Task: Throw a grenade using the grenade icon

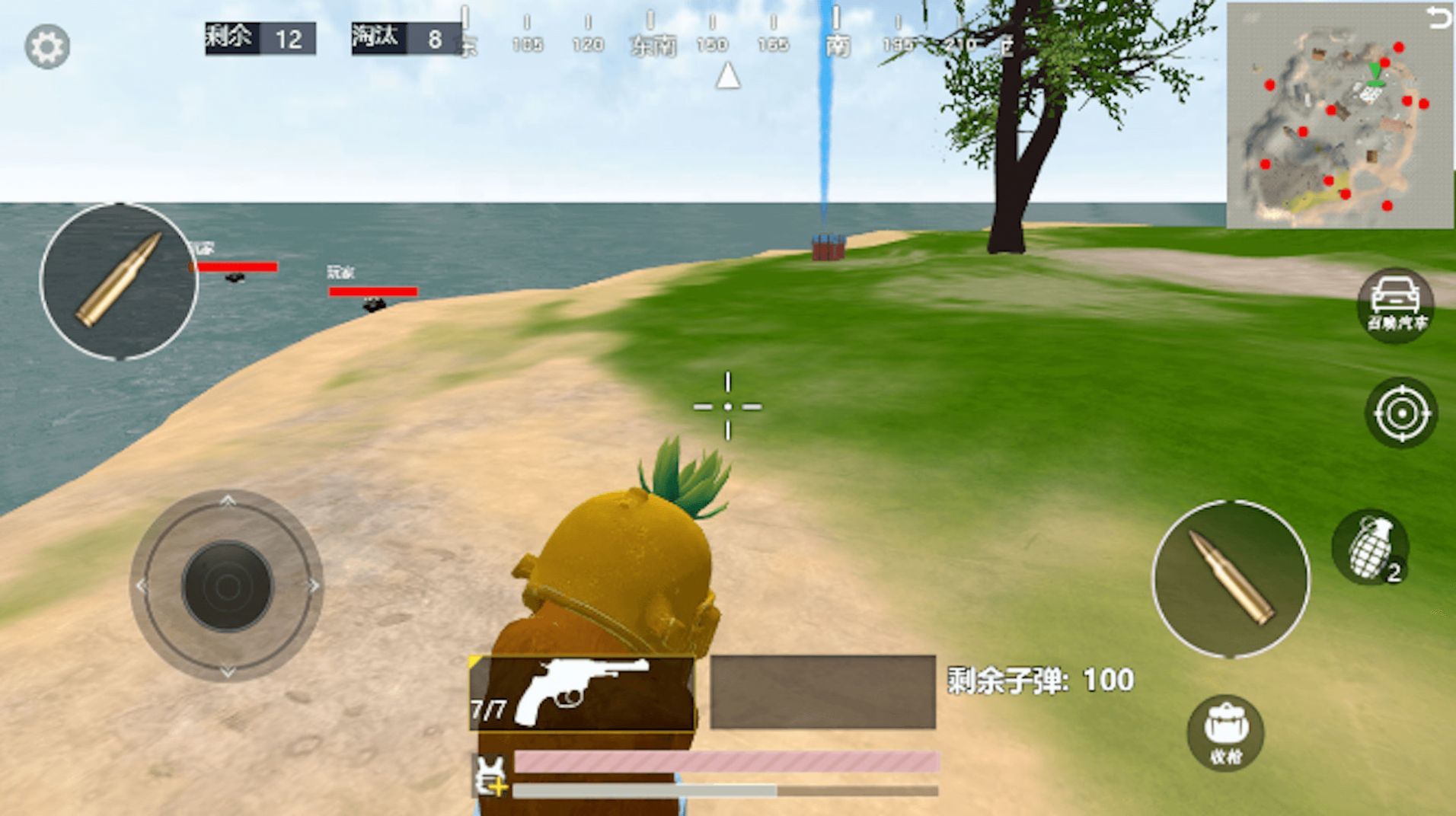Action: 1371,547
